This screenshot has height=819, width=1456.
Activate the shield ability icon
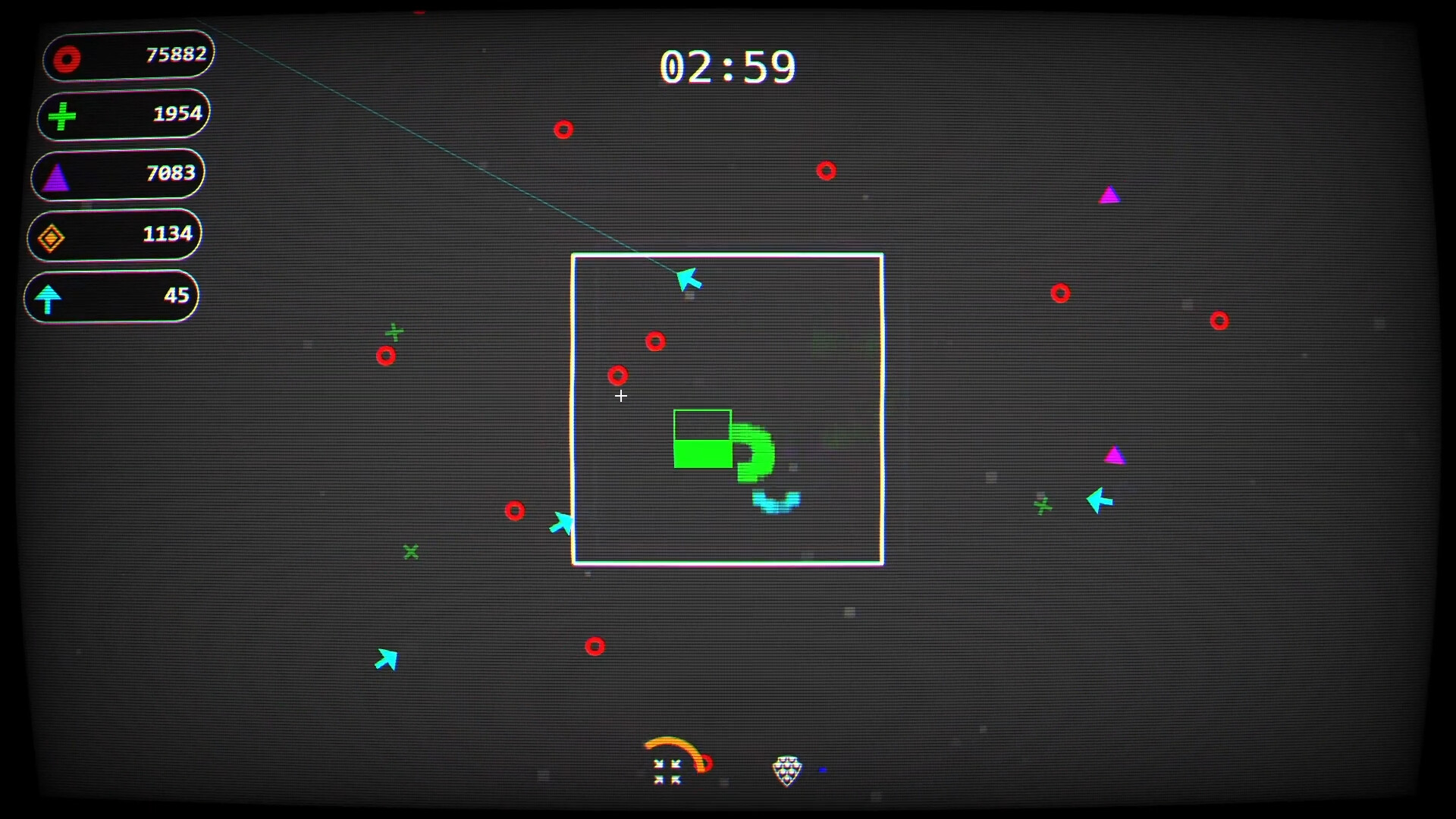pos(787,770)
